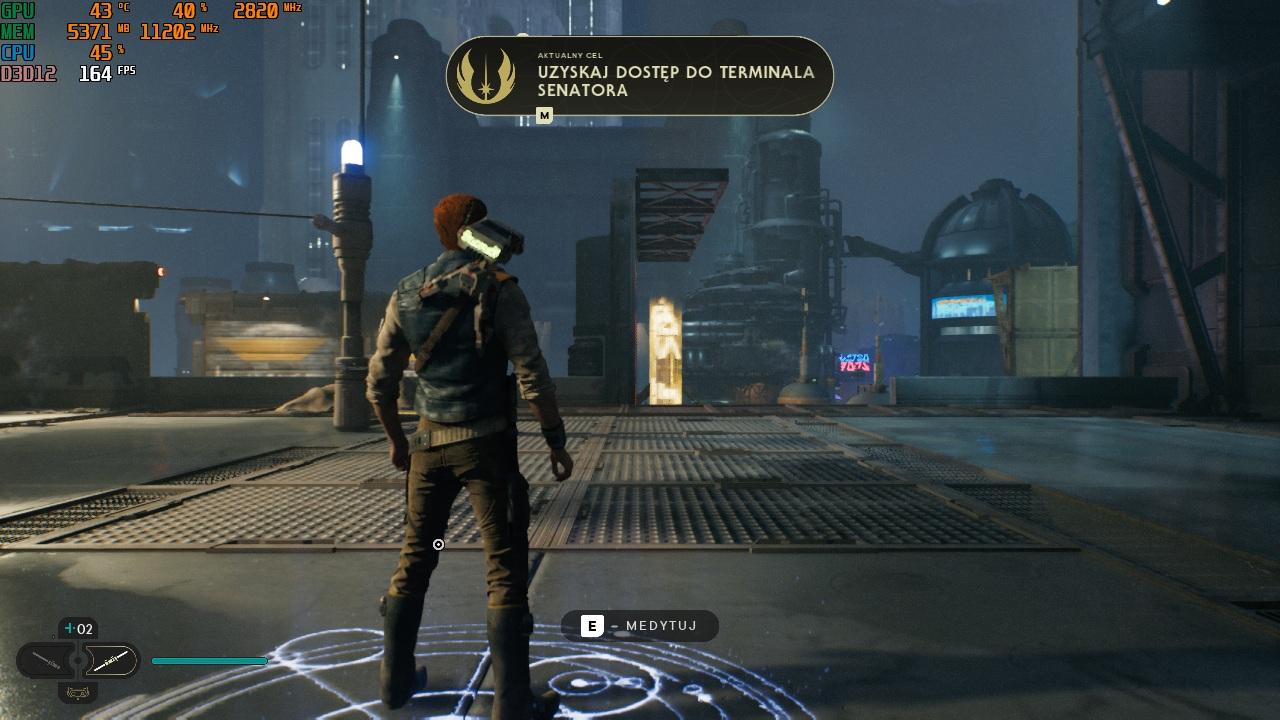Choose the highlighted double-bladed lightsaber stance
Viewport: 1280px width, 720px height.
click(x=110, y=660)
